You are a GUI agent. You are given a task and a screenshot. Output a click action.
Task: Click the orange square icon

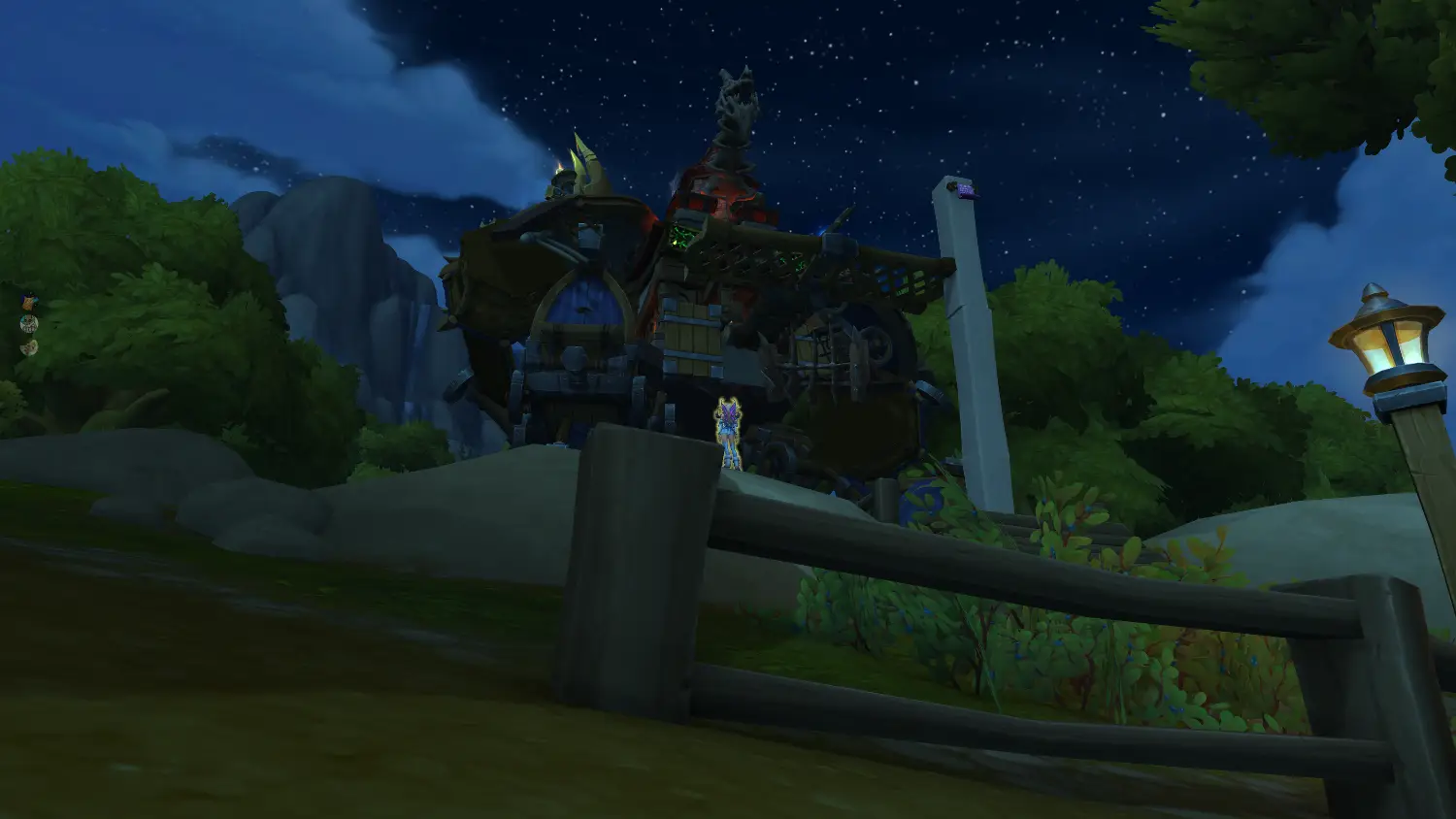pyautogui.click(x=28, y=302)
